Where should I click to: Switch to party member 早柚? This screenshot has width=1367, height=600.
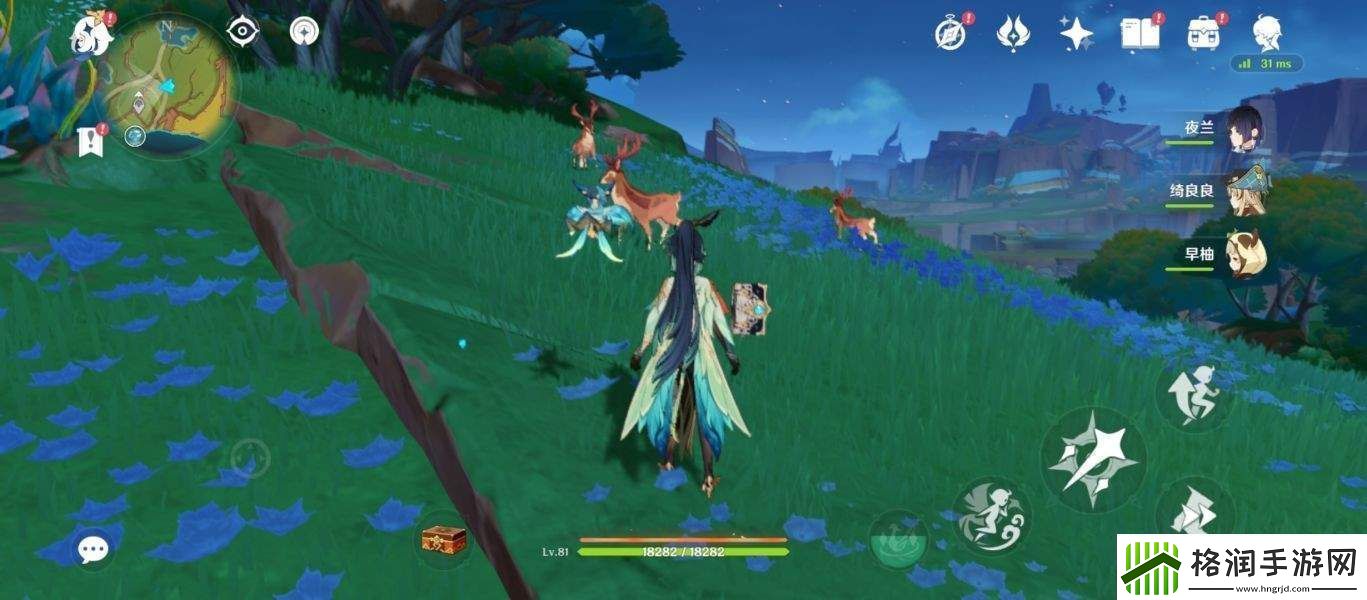(1245, 254)
